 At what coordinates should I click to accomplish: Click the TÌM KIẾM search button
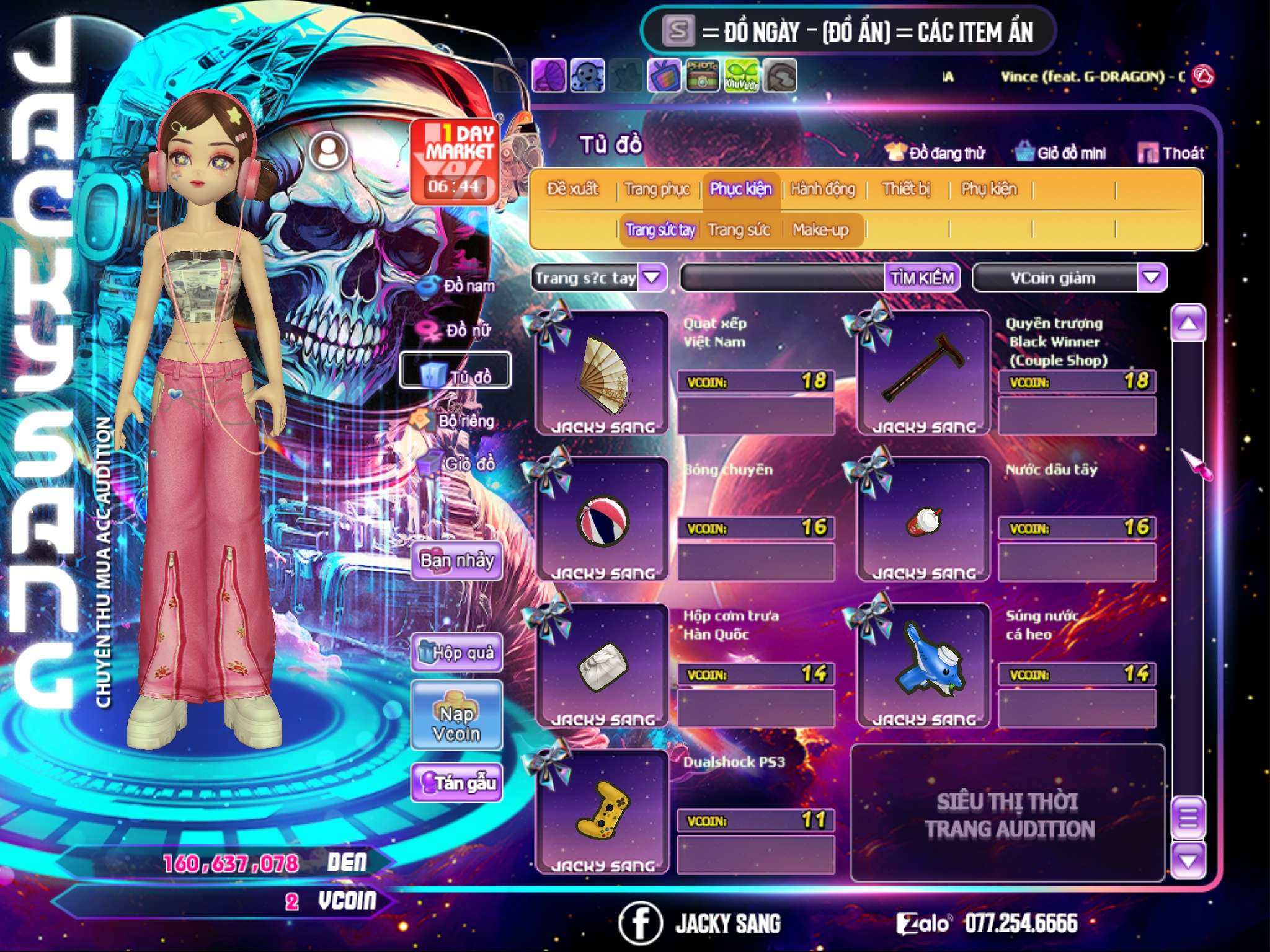[921, 278]
